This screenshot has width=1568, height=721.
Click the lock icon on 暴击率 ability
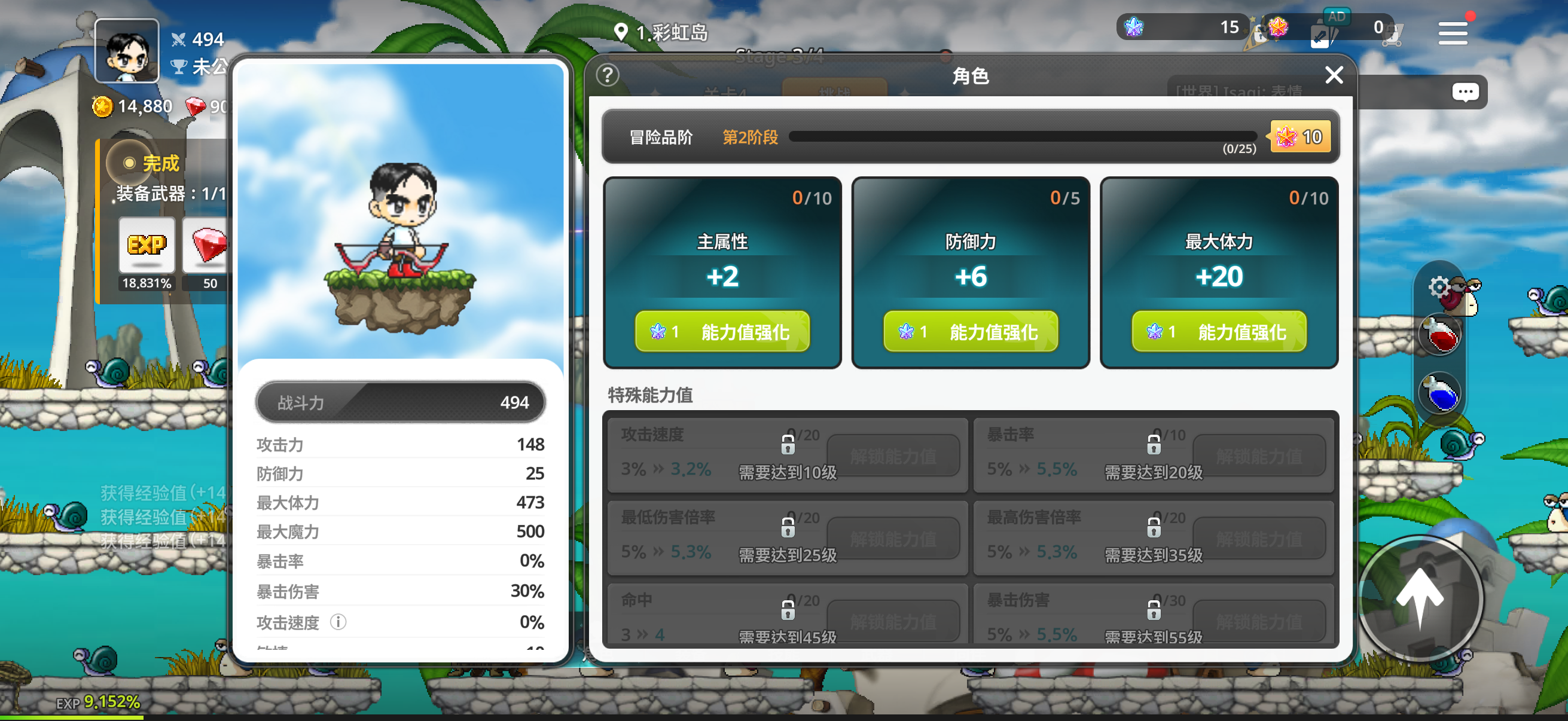pos(1154,445)
